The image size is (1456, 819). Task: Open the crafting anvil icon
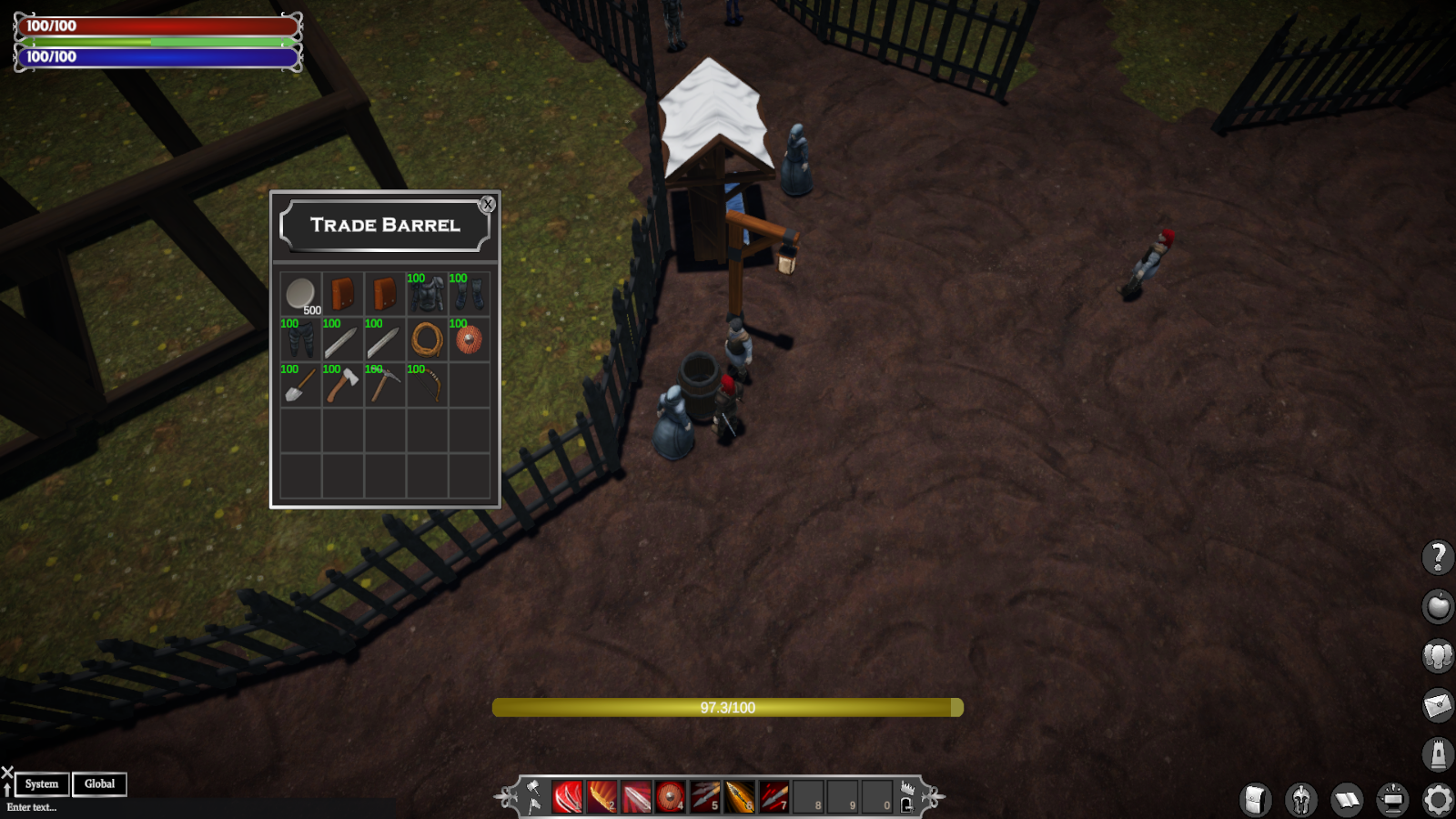(x=1392, y=801)
